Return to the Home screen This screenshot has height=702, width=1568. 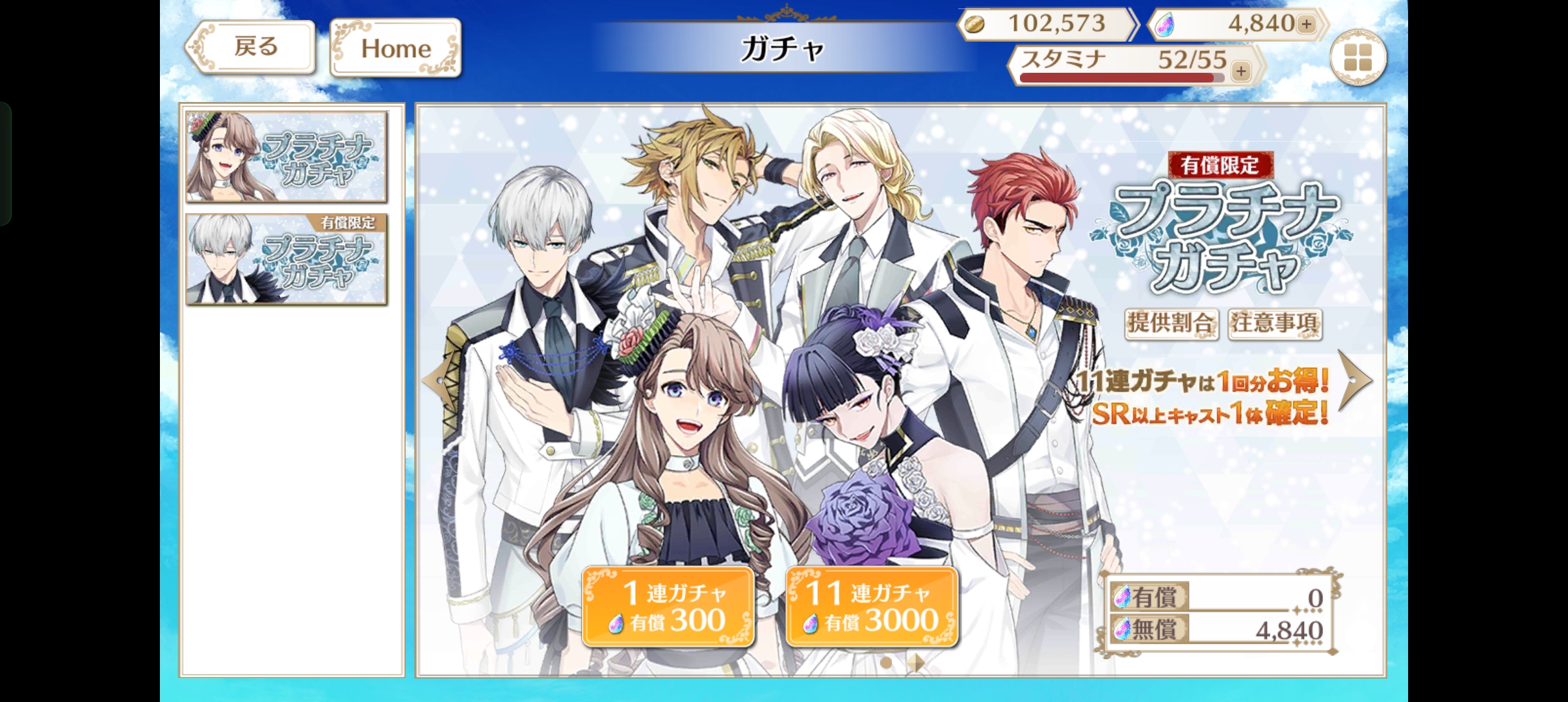click(x=395, y=48)
